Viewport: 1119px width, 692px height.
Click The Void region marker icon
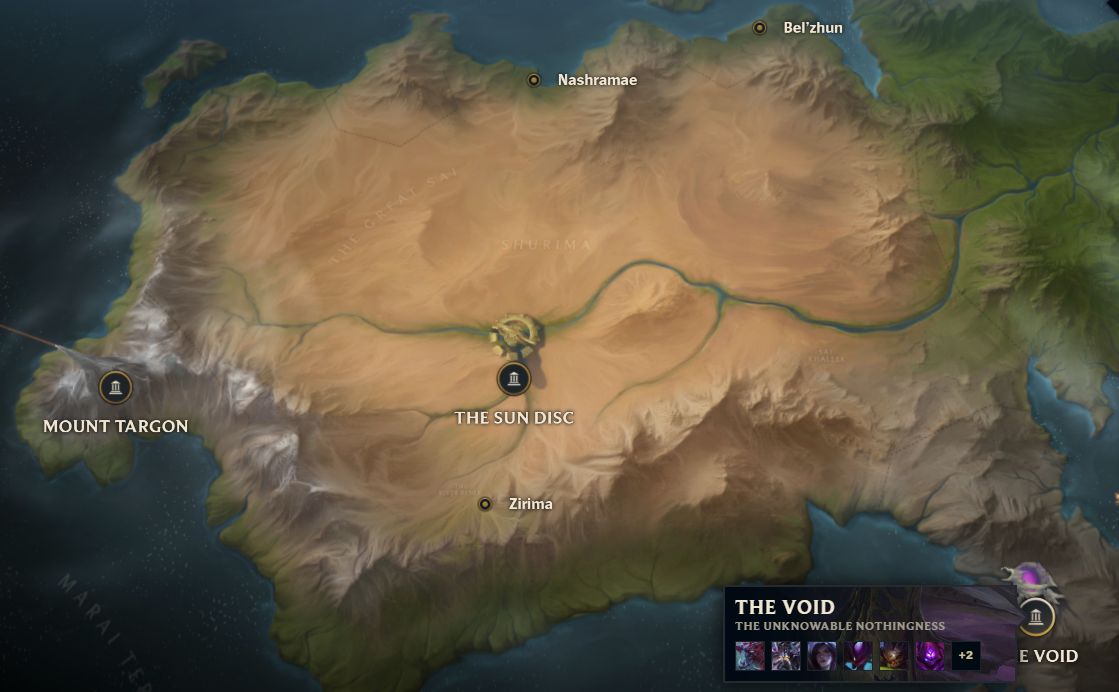tap(1036, 616)
